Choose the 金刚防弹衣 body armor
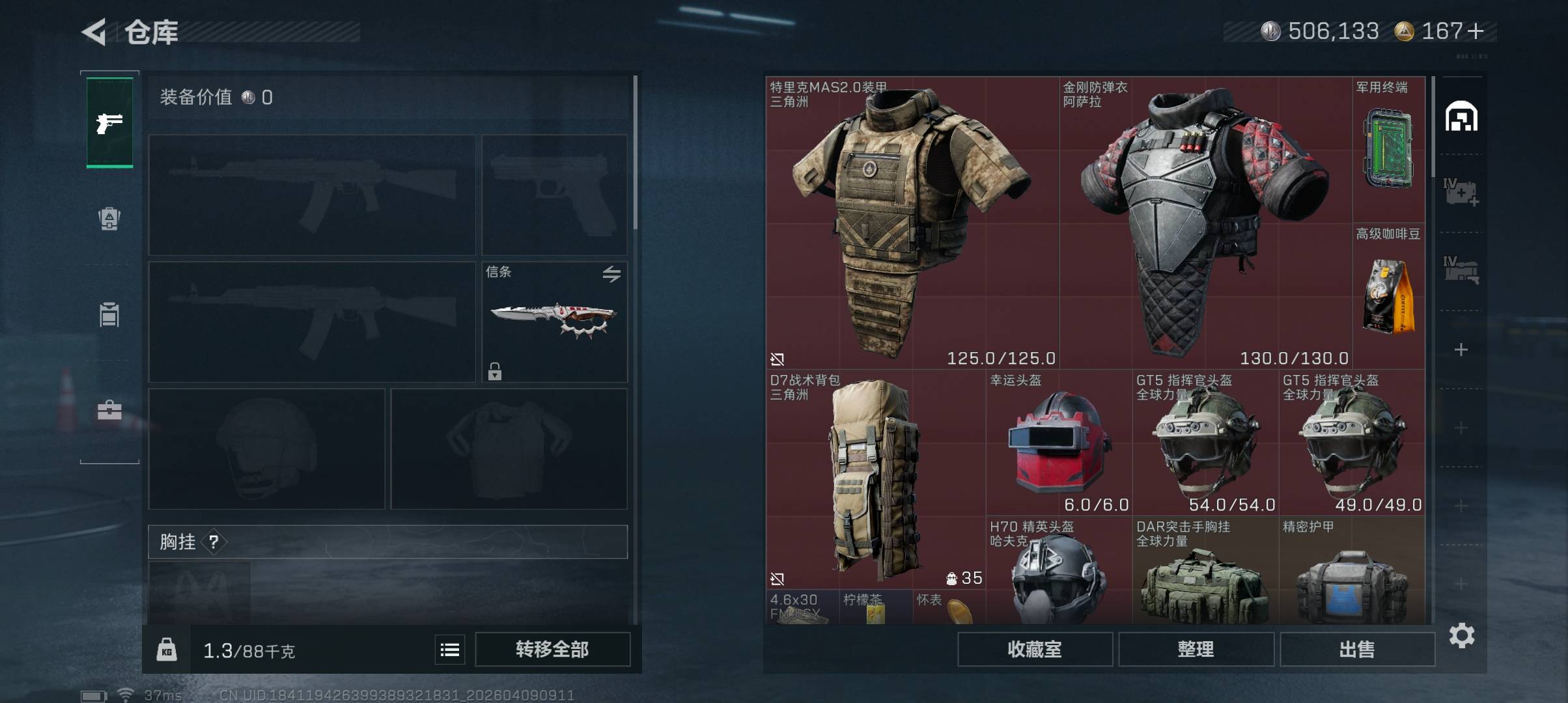The width and height of the screenshot is (1568, 703). coord(1205,223)
